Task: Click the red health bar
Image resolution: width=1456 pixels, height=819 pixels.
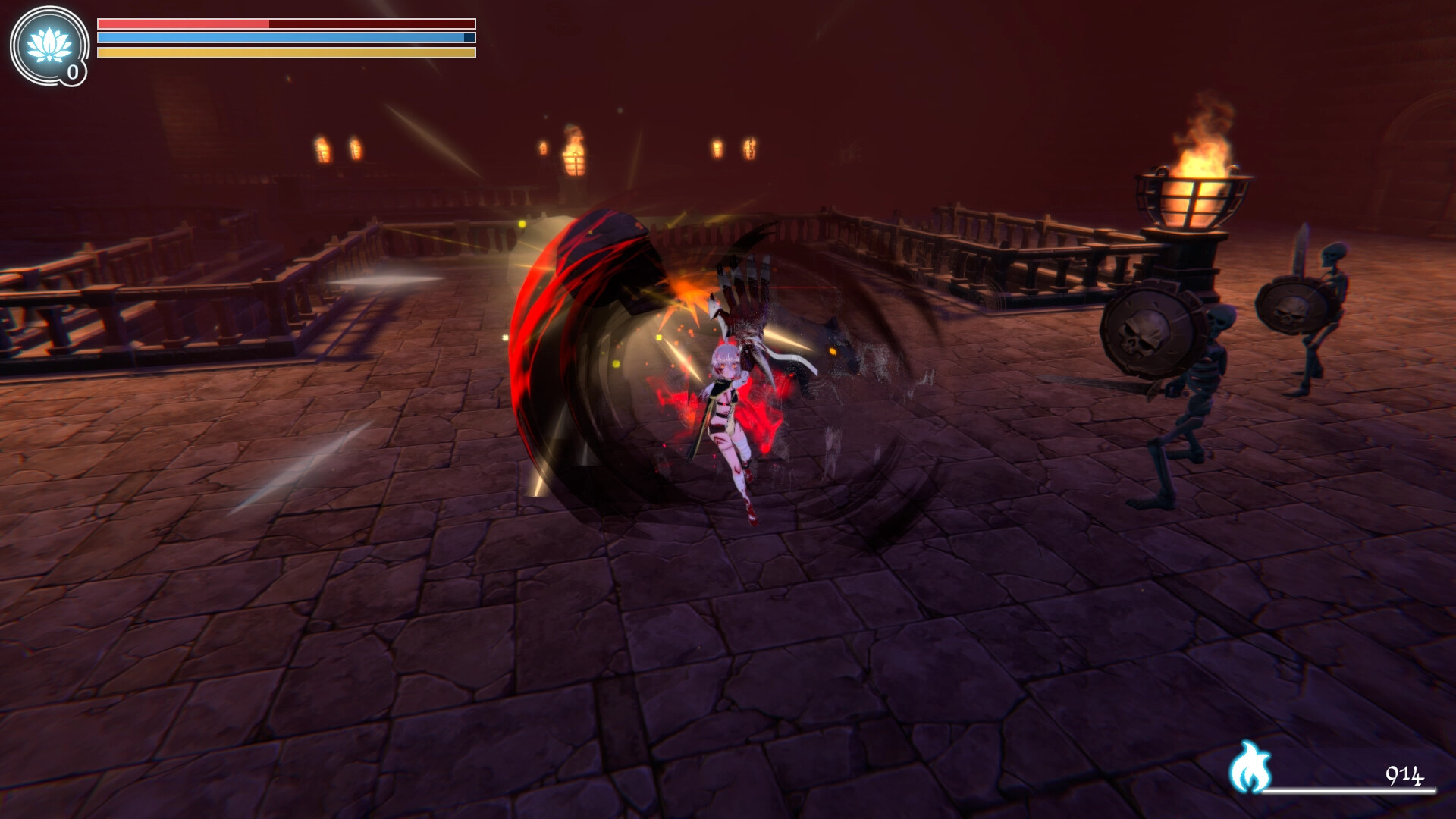Action: [182, 22]
